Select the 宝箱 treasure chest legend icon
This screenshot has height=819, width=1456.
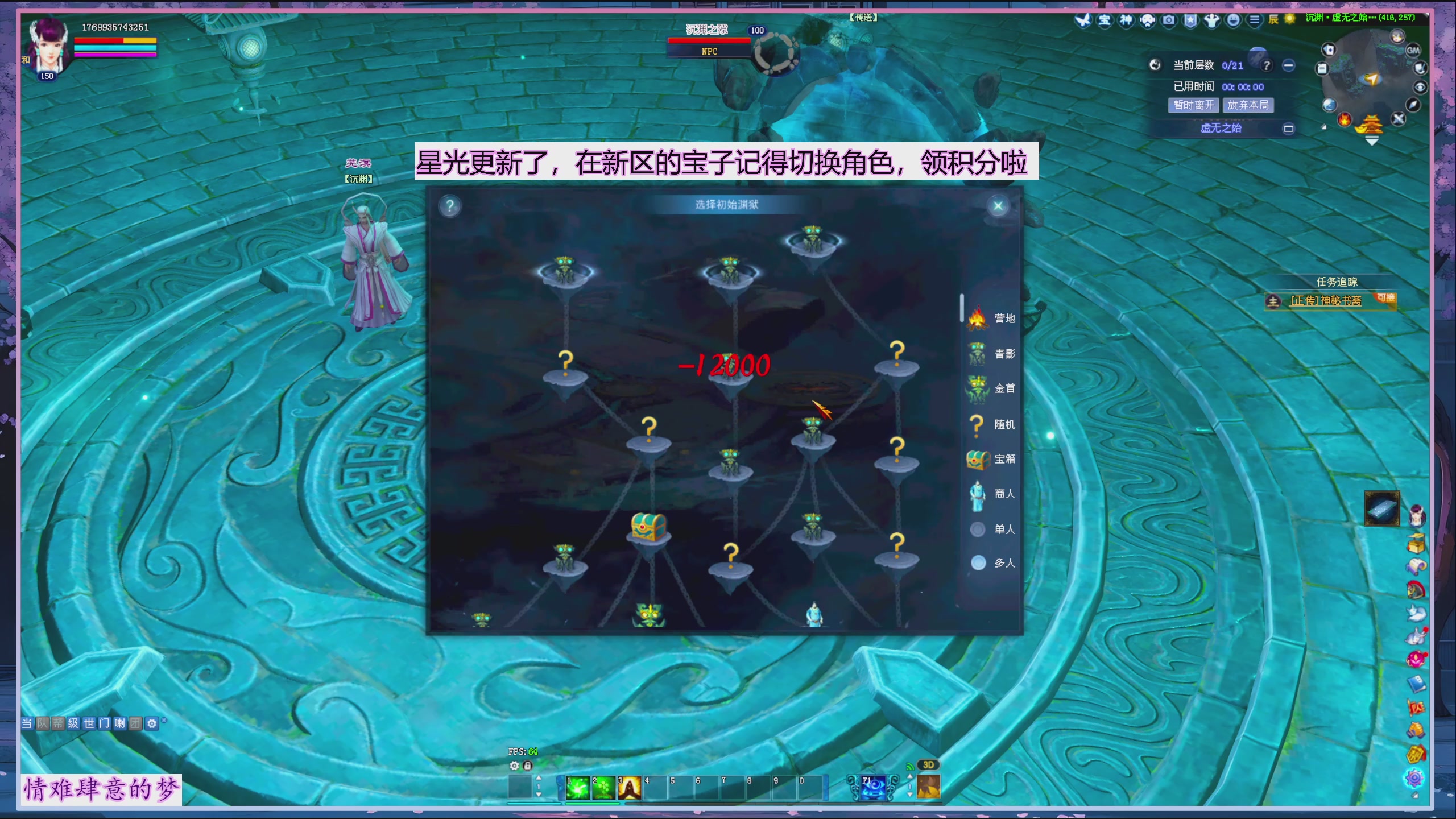[977, 458]
